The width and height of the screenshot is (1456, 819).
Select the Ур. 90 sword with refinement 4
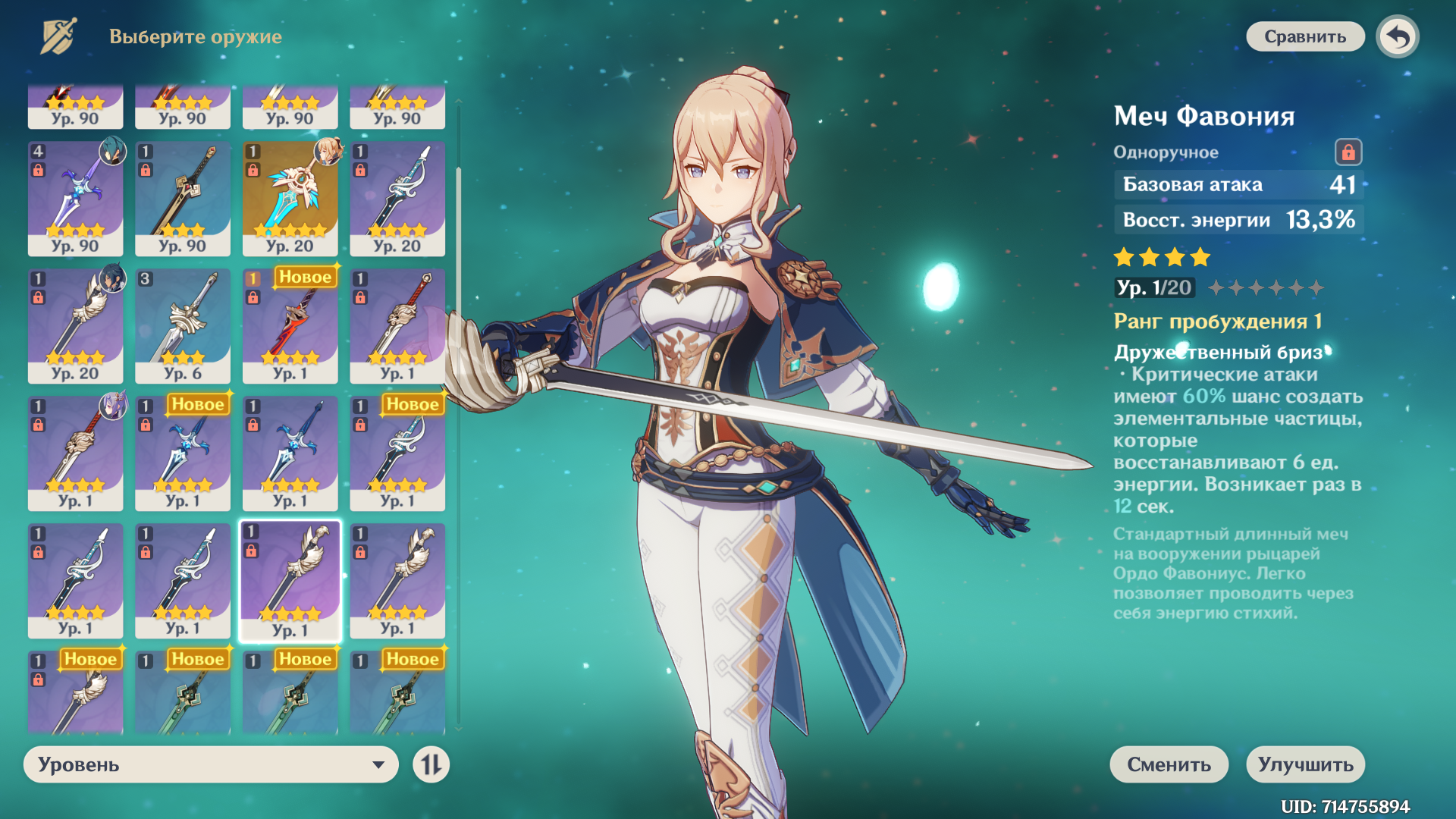click(x=75, y=199)
